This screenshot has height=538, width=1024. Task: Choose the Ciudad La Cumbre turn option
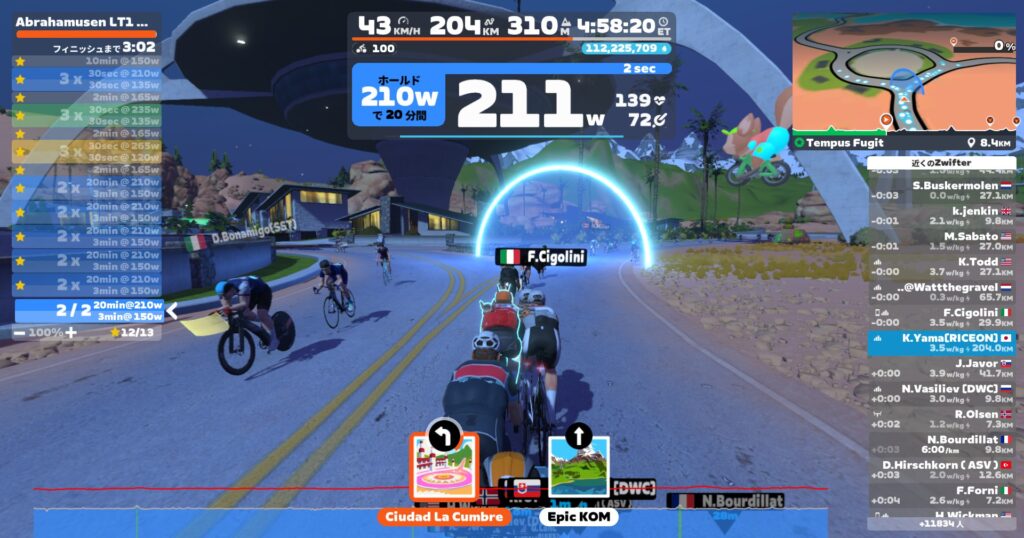443,467
